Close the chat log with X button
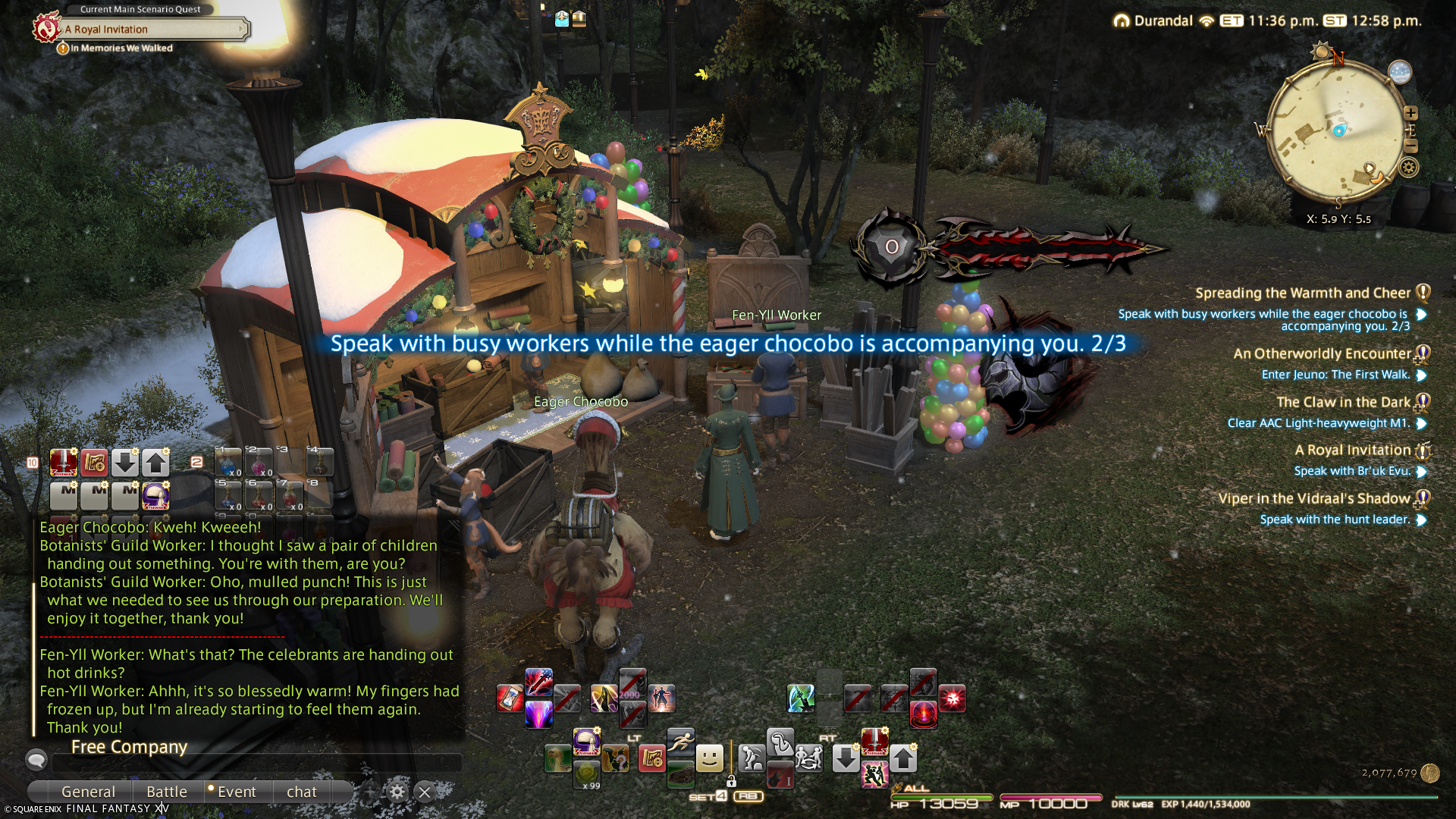This screenshot has height=819, width=1456. pyautogui.click(x=425, y=792)
